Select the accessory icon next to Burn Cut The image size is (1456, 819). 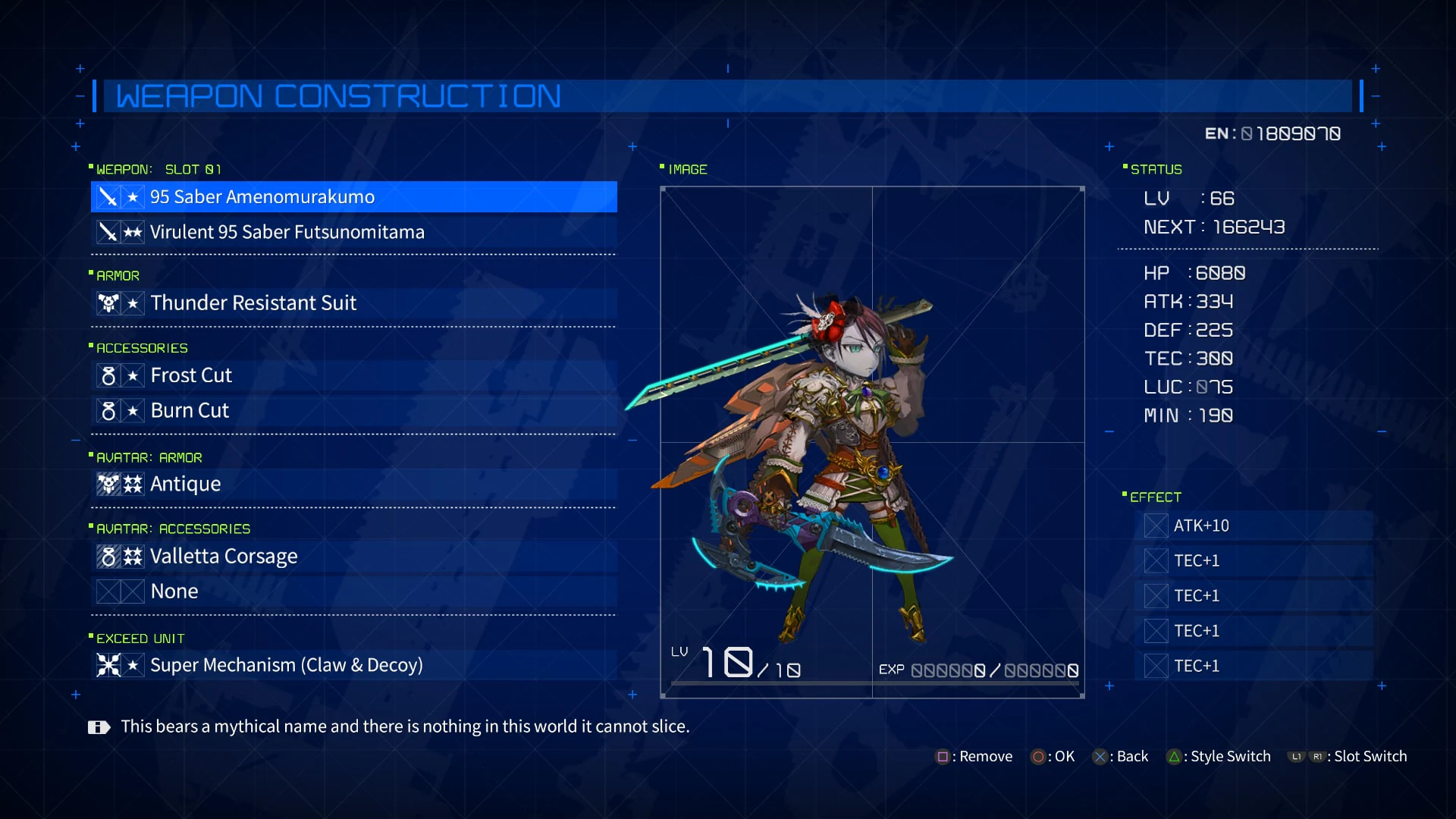111,410
